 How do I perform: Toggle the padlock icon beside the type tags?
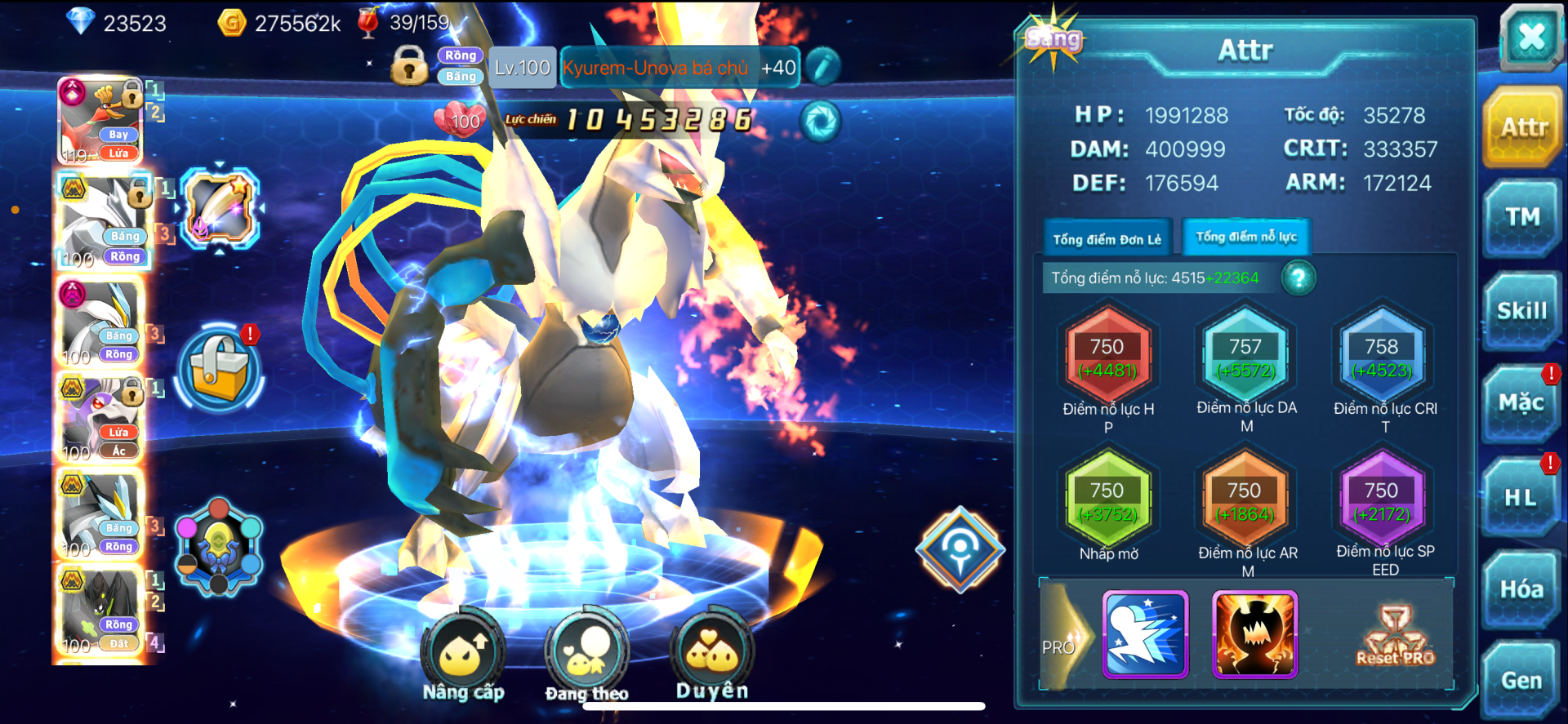409,67
